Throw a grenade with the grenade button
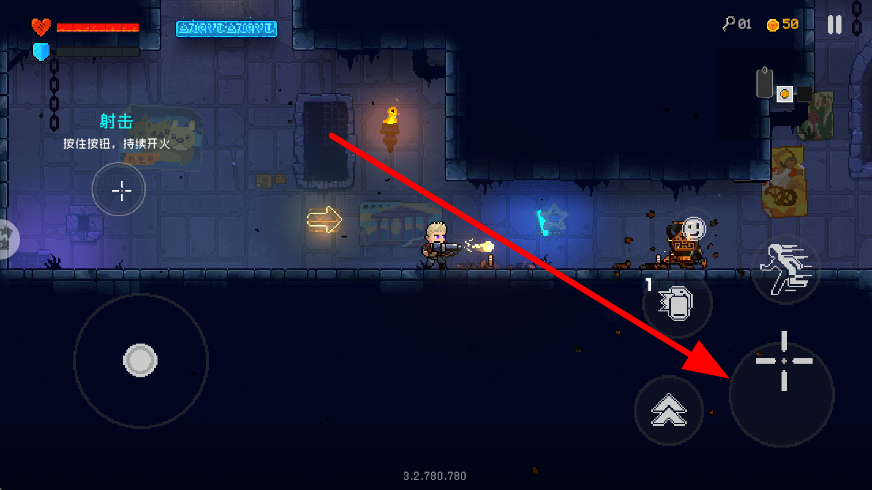 [x=678, y=304]
